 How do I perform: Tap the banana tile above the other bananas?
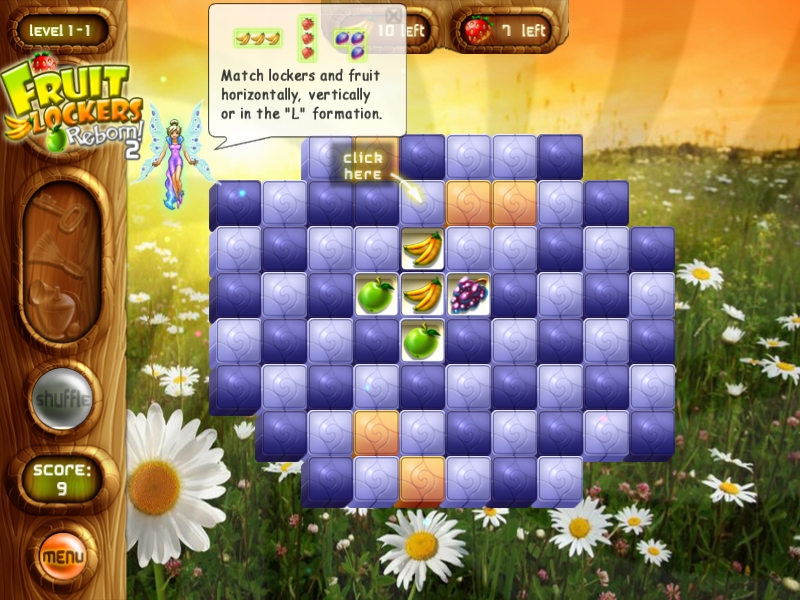[422, 249]
